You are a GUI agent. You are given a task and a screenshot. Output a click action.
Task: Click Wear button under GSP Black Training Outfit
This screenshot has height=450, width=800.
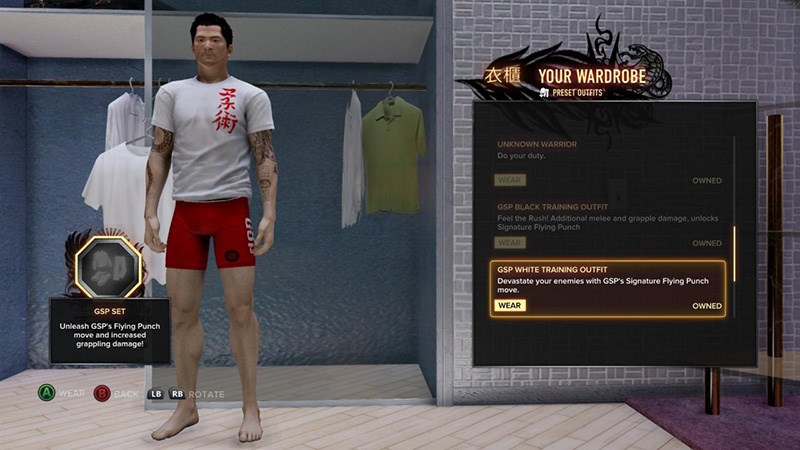tap(510, 243)
